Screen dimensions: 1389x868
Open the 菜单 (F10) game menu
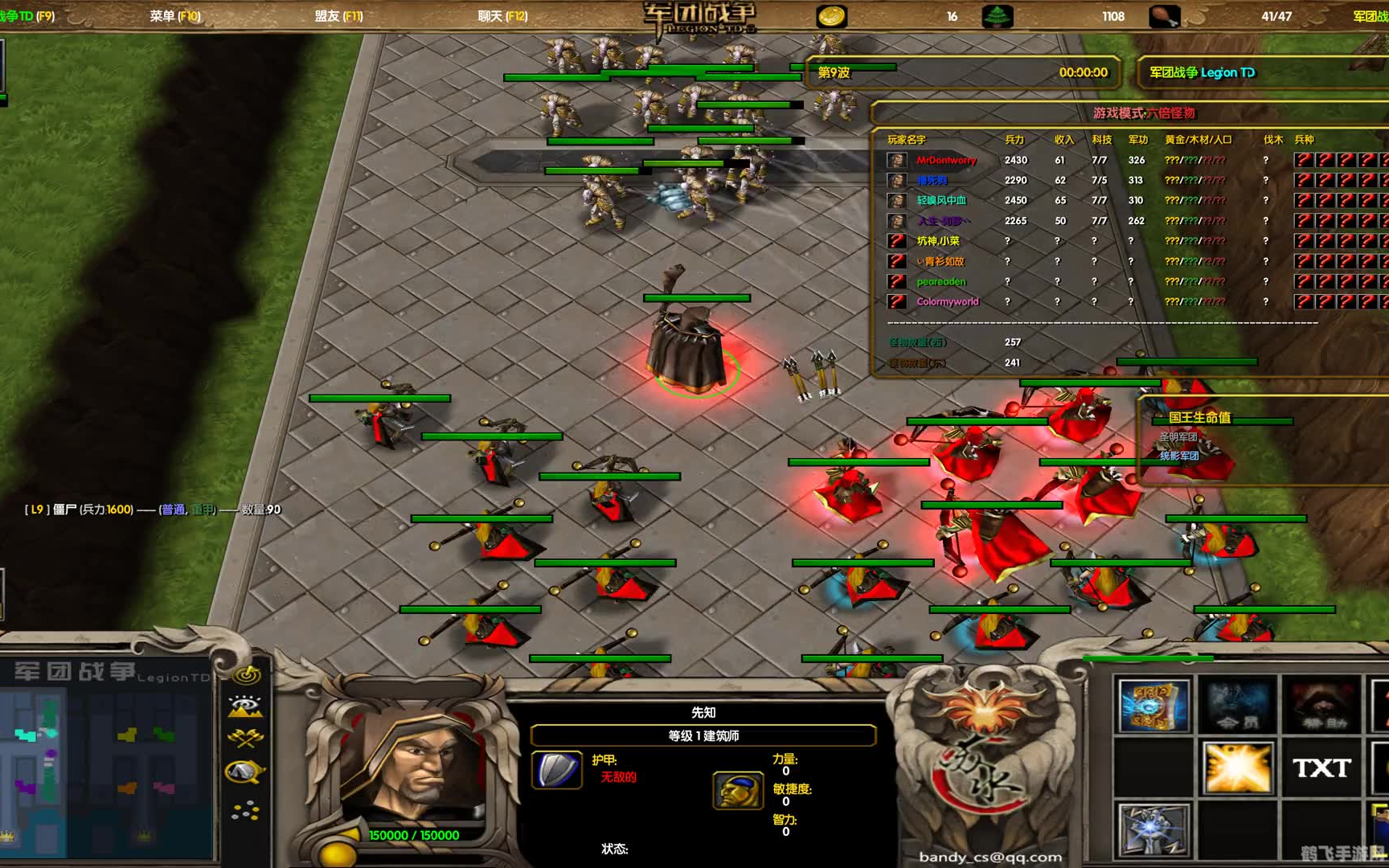tap(175, 16)
